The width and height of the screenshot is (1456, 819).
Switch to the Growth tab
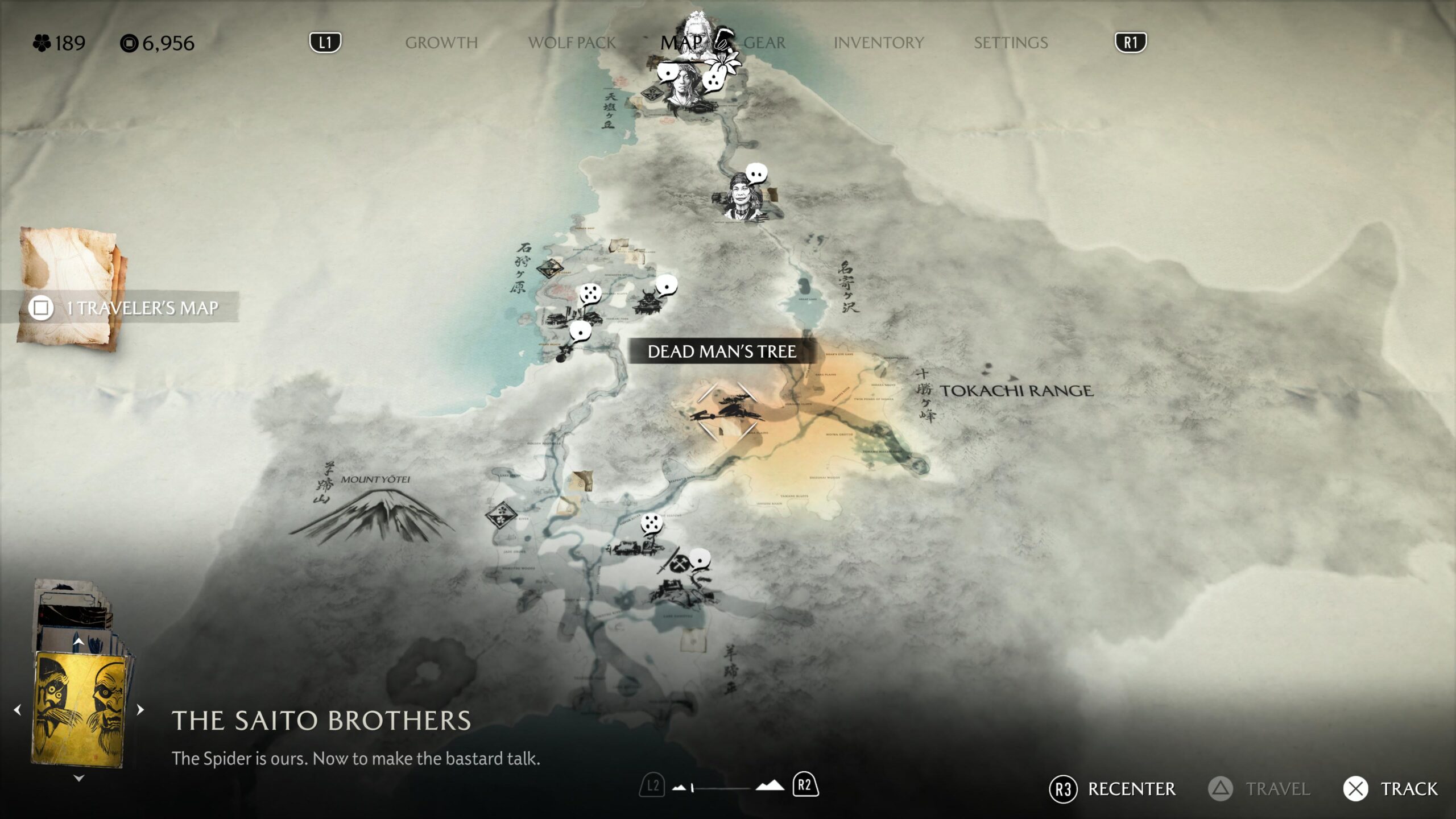(x=441, y=43)
